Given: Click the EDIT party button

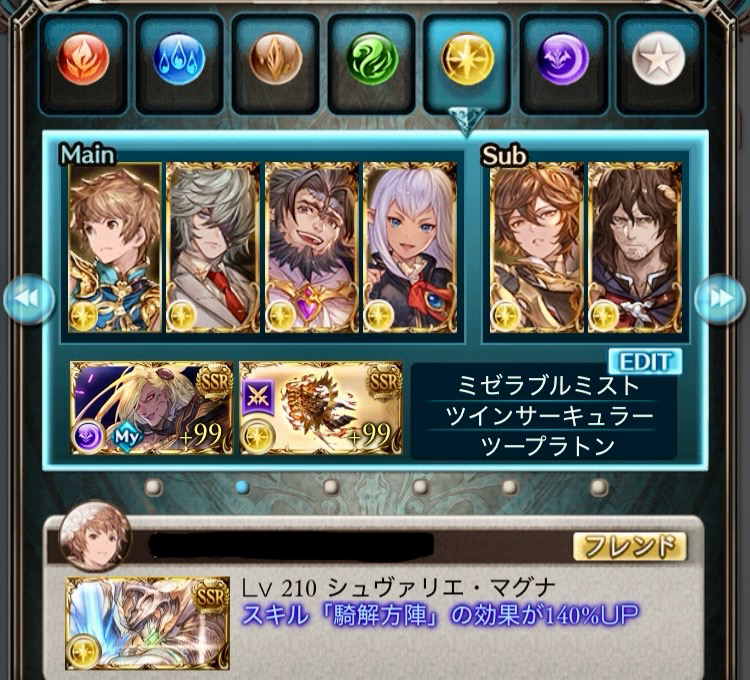Looking at the screenshot, I should pyautogui.click(x=644, y=361).
